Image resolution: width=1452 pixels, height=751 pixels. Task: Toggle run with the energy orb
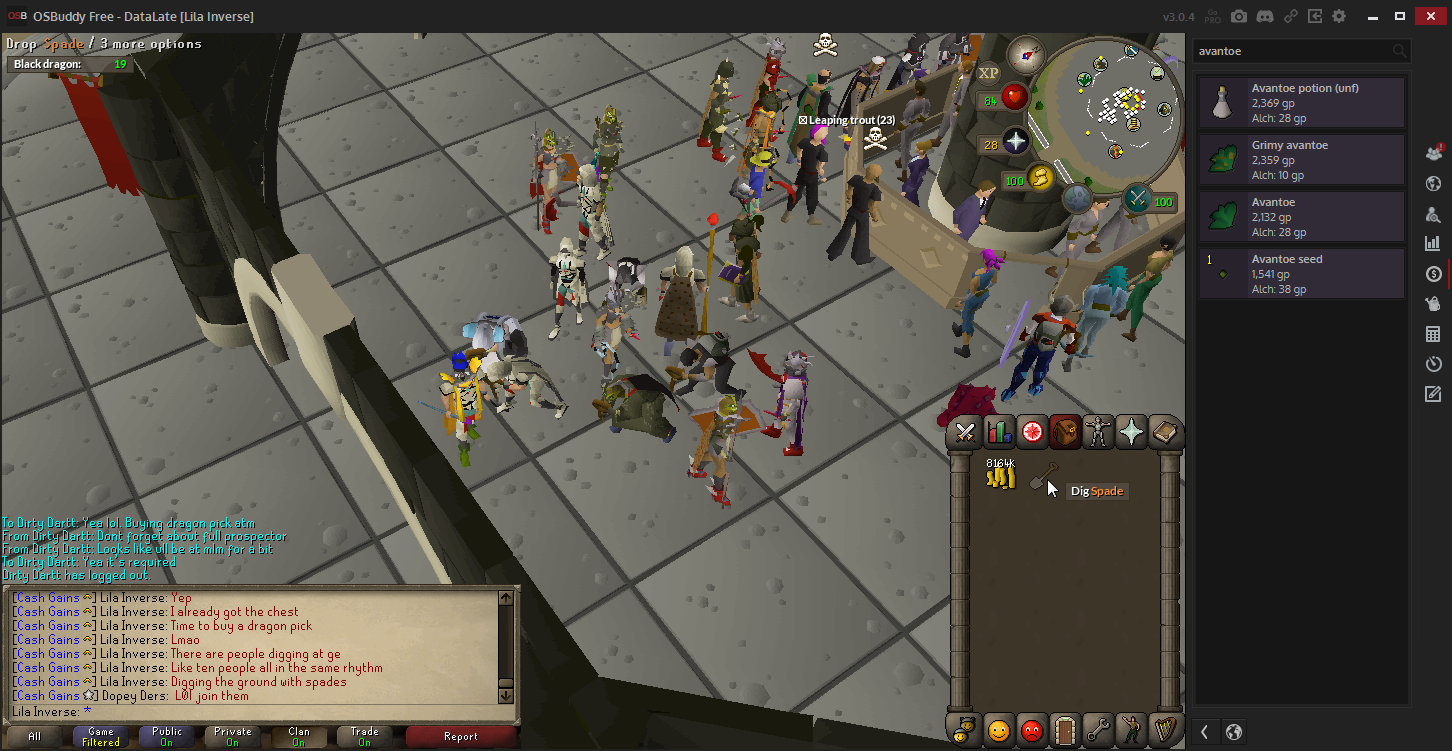pos(1040,178)
